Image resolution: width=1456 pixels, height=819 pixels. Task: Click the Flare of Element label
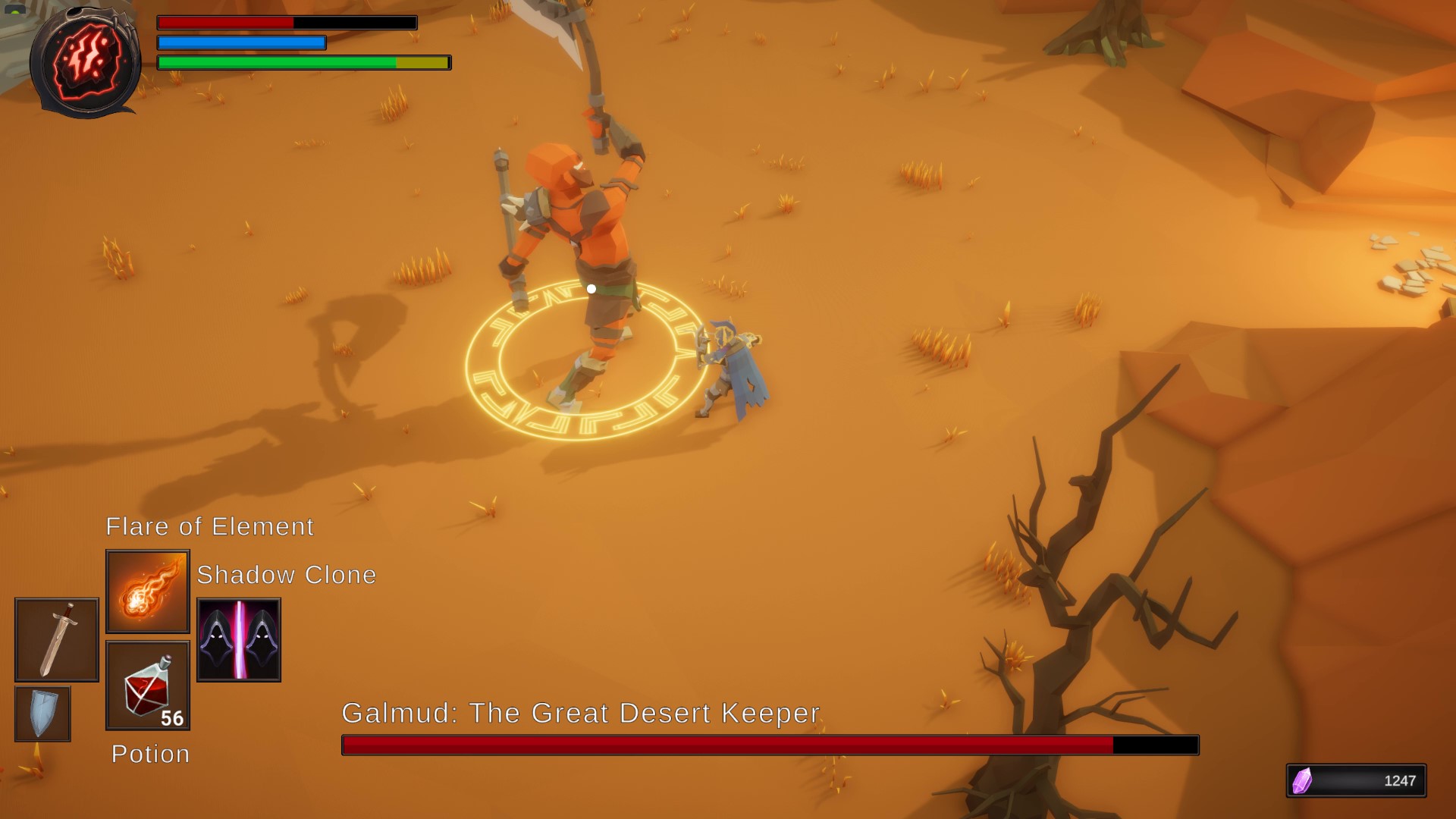tap(209, 526)
